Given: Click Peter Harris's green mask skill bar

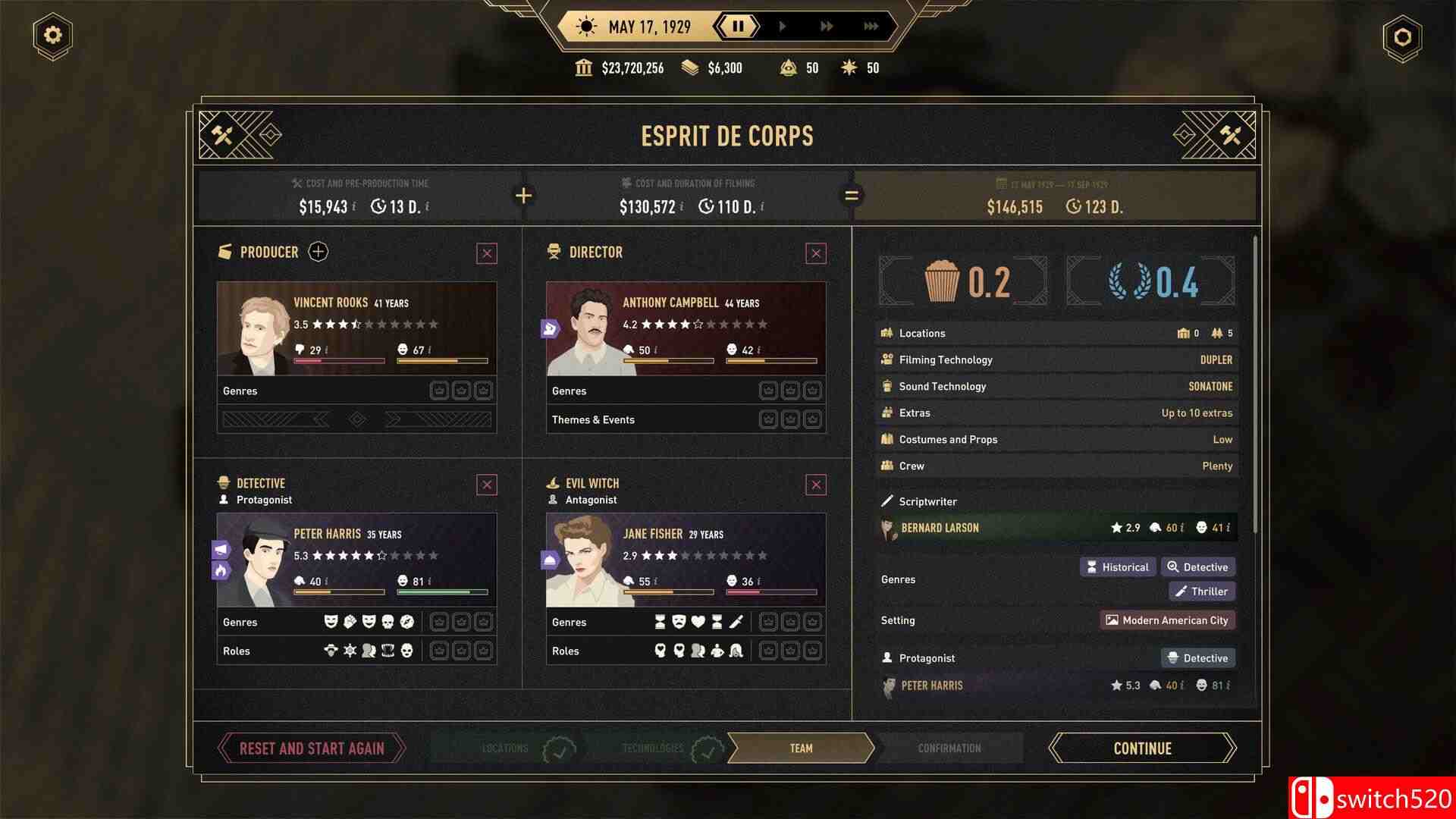Looking at the screenshot, I should (442, 591).
